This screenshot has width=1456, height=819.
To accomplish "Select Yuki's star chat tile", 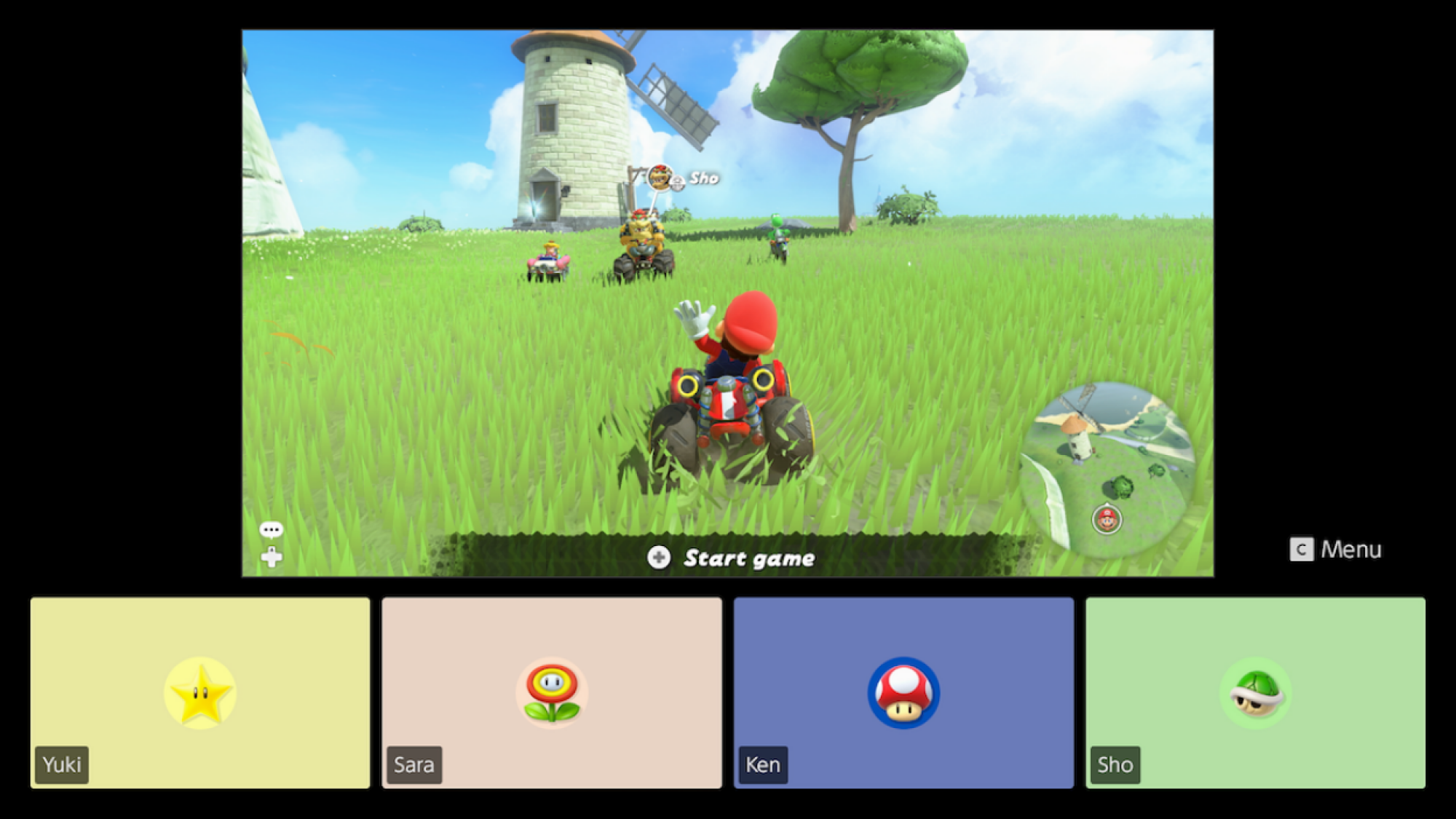I will point(200,692).
